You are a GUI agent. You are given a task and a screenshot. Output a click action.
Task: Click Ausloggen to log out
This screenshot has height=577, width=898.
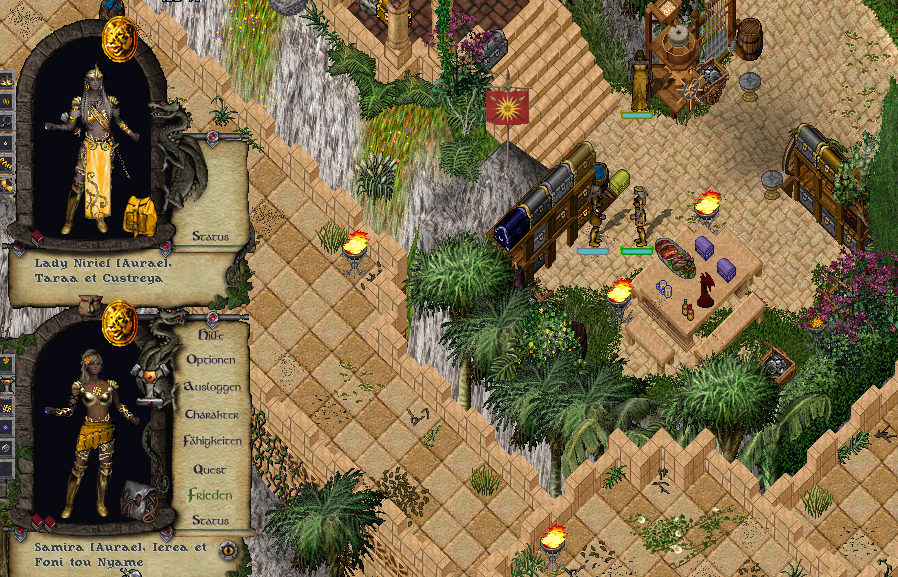(x=211, y=387)
